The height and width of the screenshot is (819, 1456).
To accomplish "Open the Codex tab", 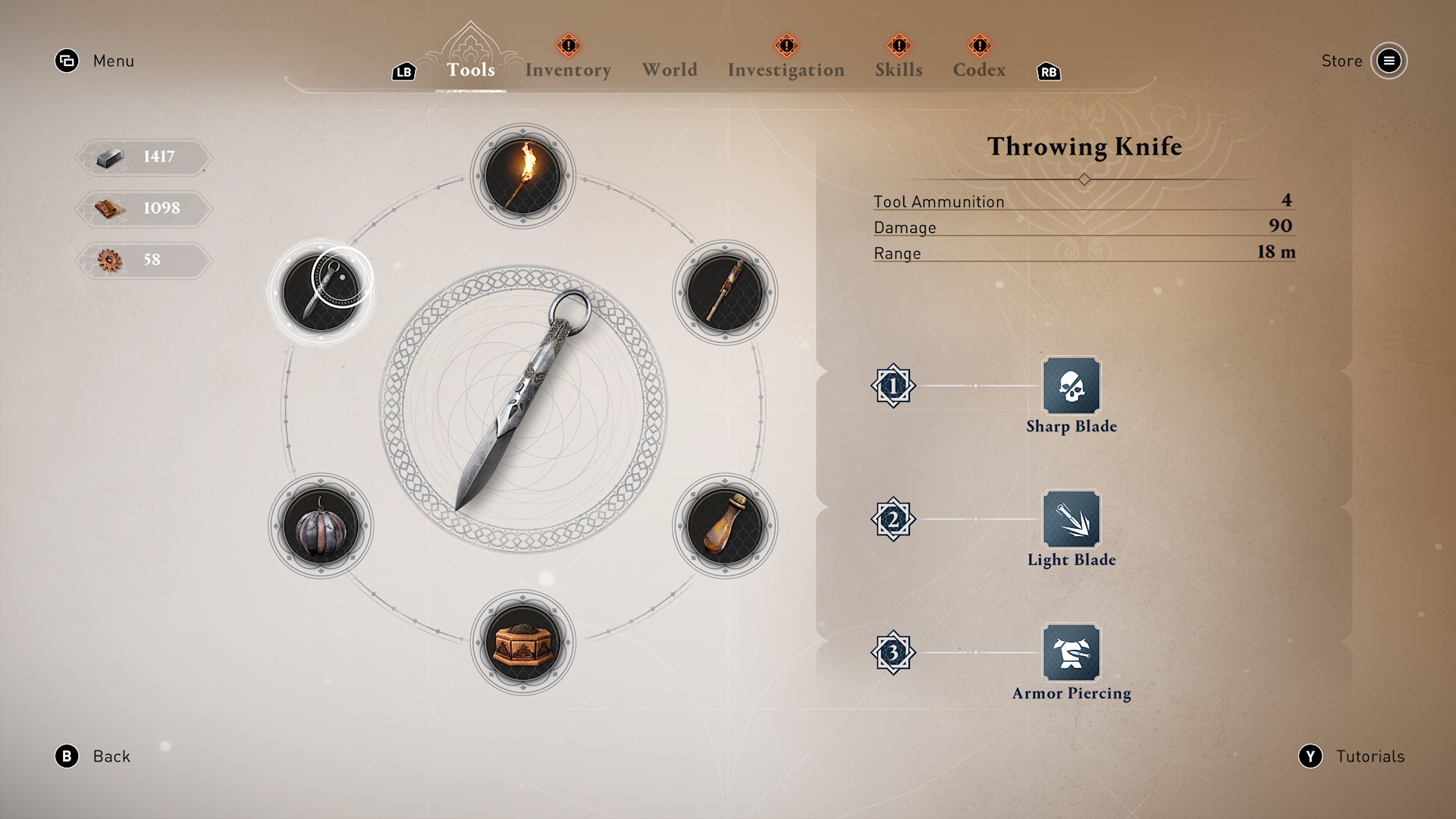I will click(x=979, y=70).
